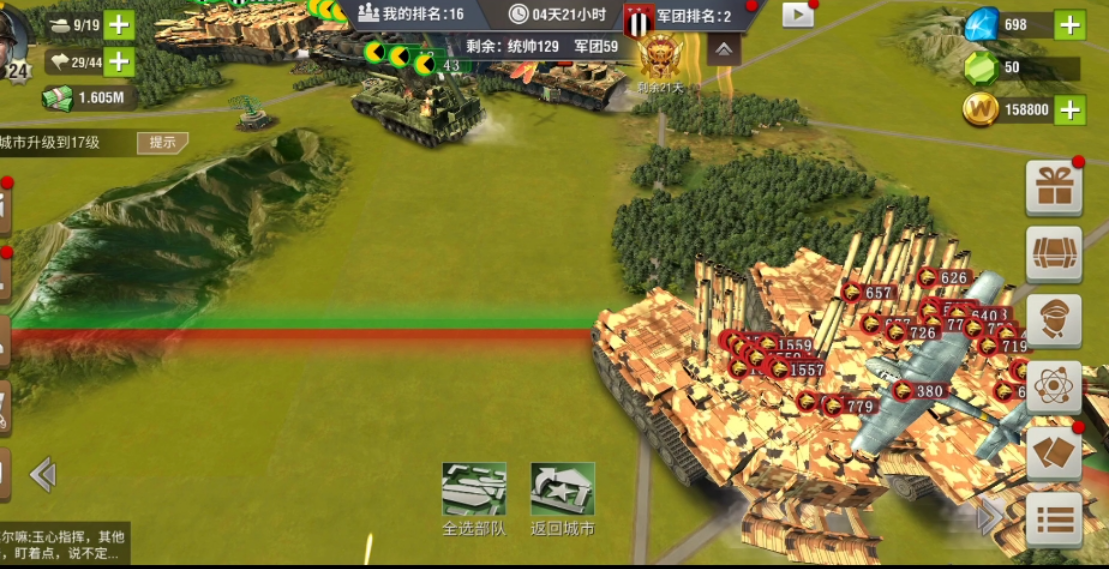This screenshot has height=569, width=1109.
Task: Collapse the ranking panel arrow
Action: click(x=724, y=49)
